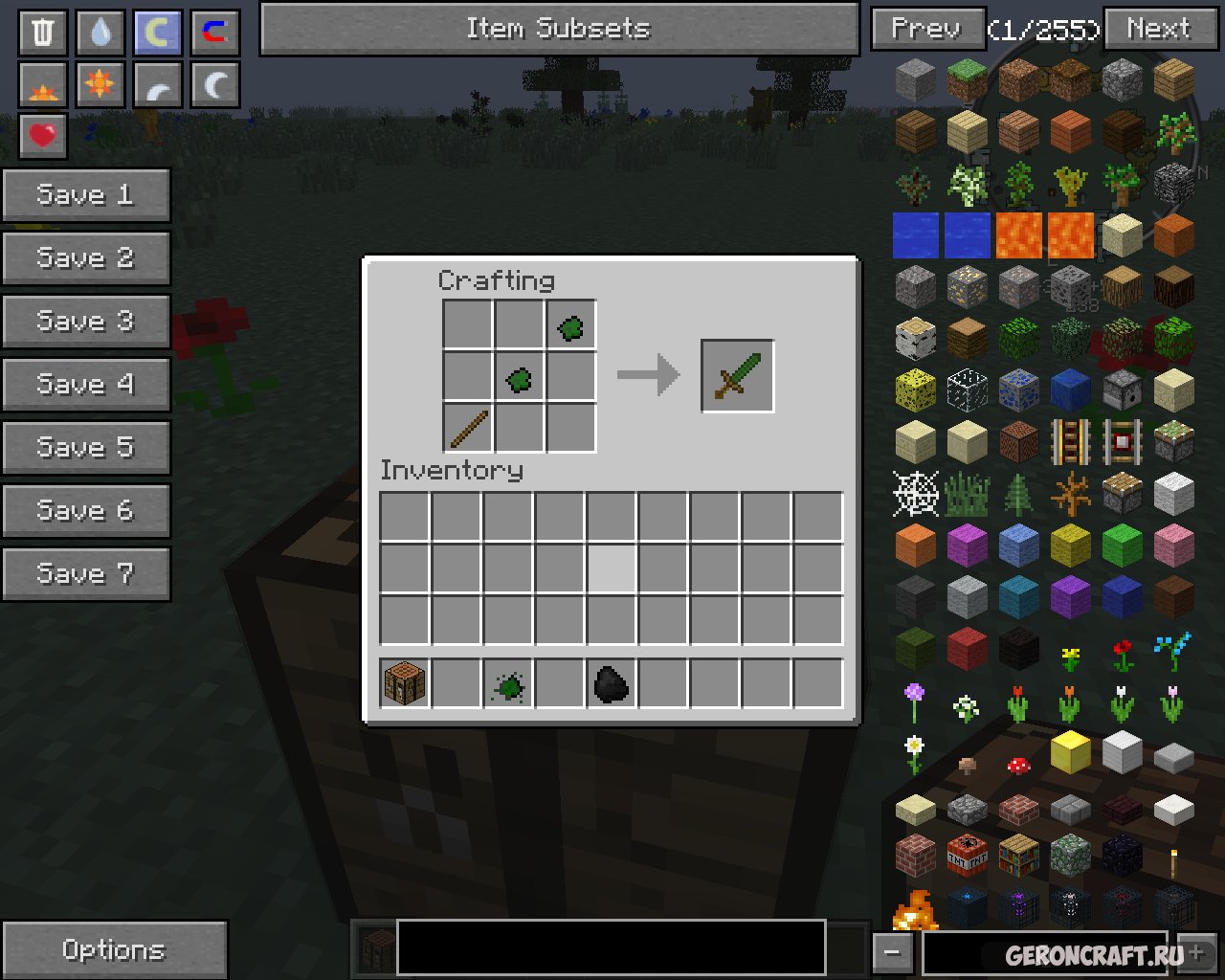Select the coal item in the hotbar

[612, 683]
